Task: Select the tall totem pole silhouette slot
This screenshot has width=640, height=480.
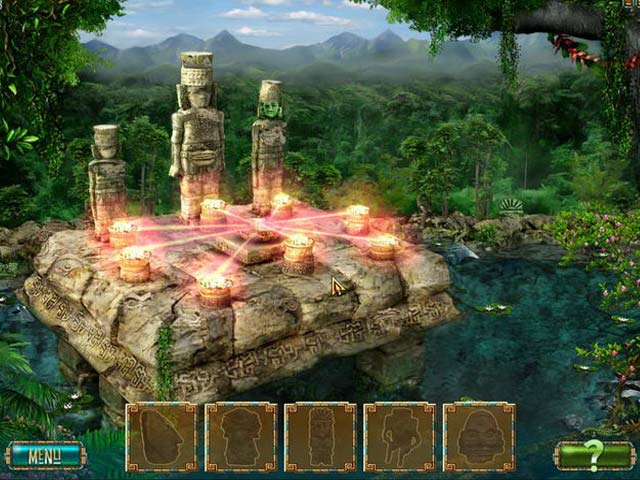Action: click(x=320, y=437)
